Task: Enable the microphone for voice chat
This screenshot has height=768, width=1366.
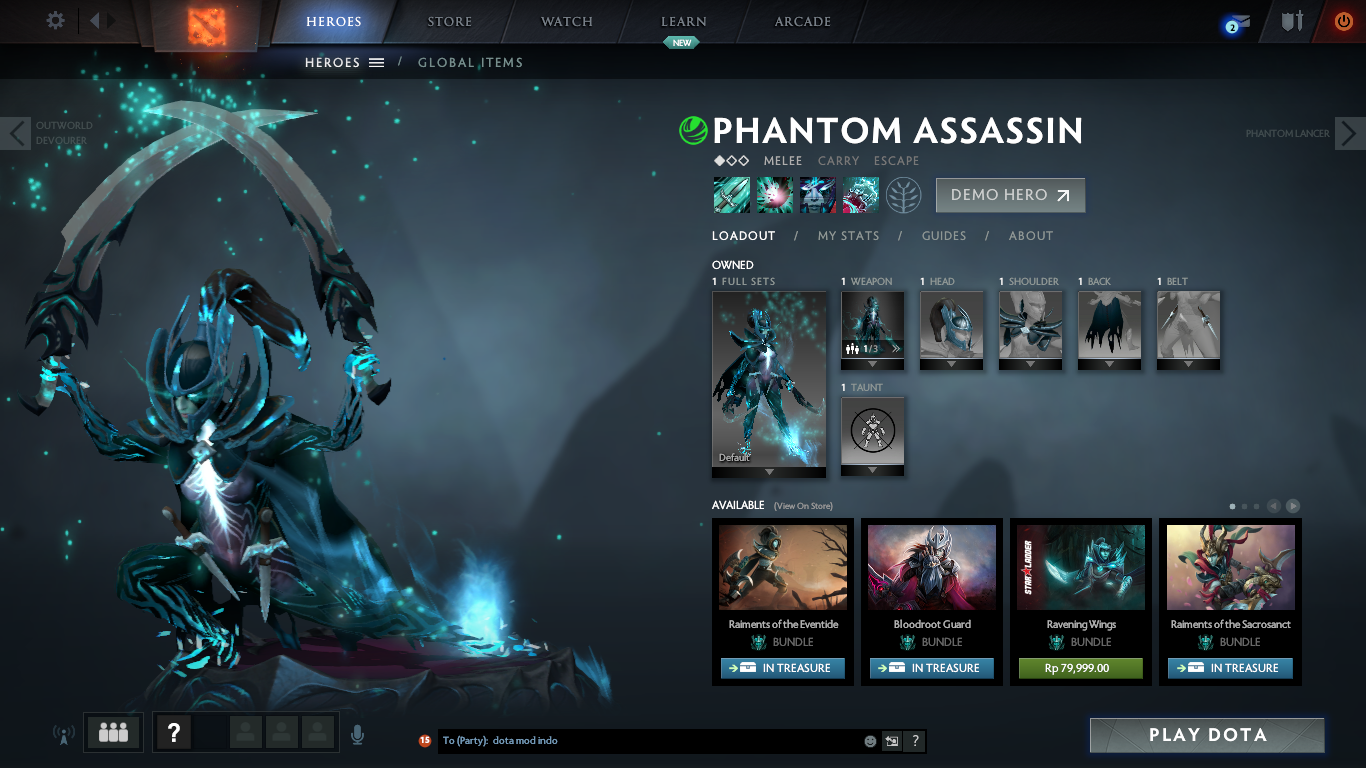Action: [358, 732]
